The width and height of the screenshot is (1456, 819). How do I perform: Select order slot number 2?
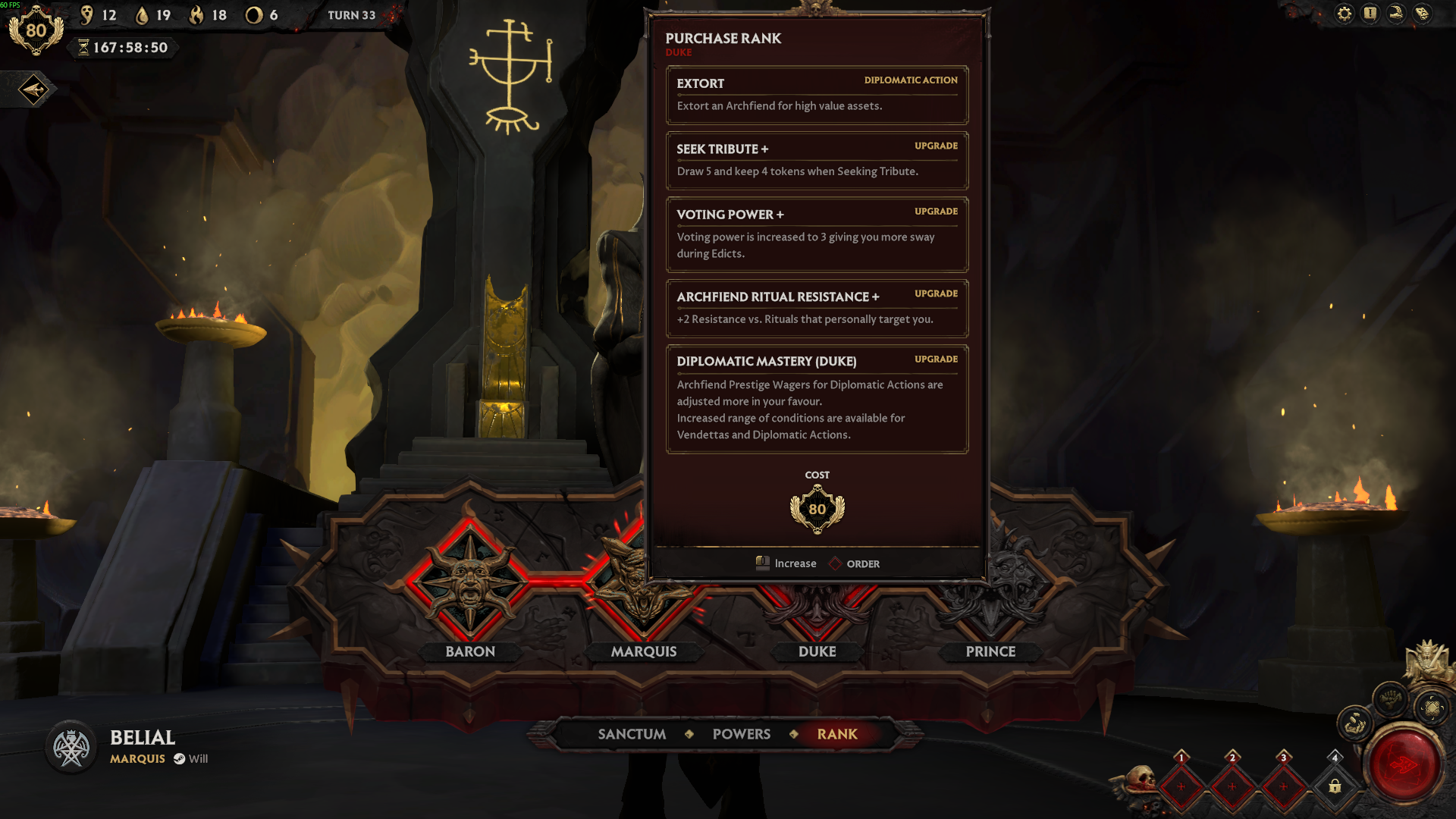[1232, 786]
